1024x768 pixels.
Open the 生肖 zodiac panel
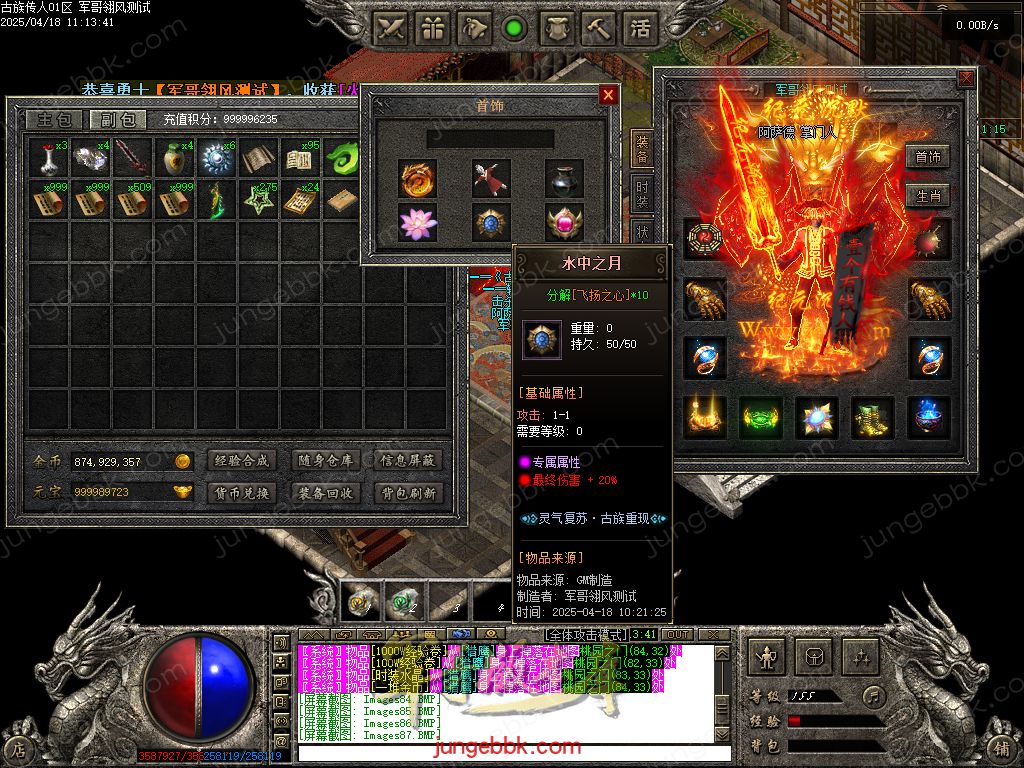coord(927,195)
